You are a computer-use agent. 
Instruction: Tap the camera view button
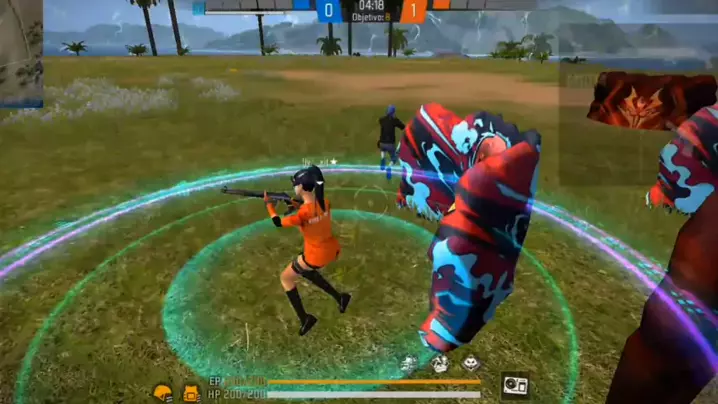pos(515,383)
